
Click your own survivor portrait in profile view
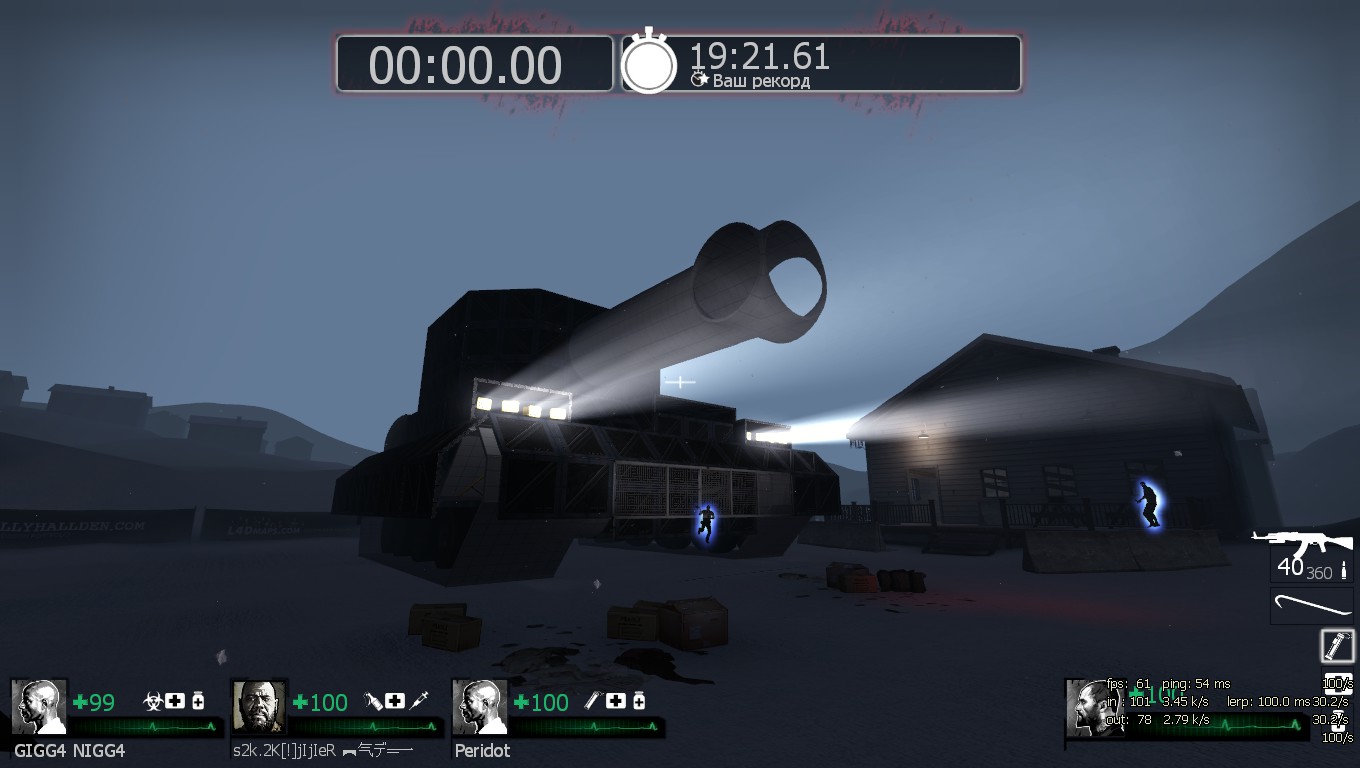[1094, 708]
